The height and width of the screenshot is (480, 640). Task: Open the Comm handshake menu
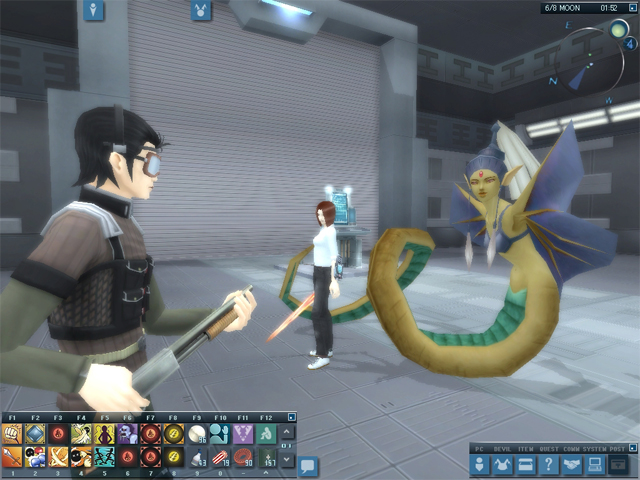point(572,464)
